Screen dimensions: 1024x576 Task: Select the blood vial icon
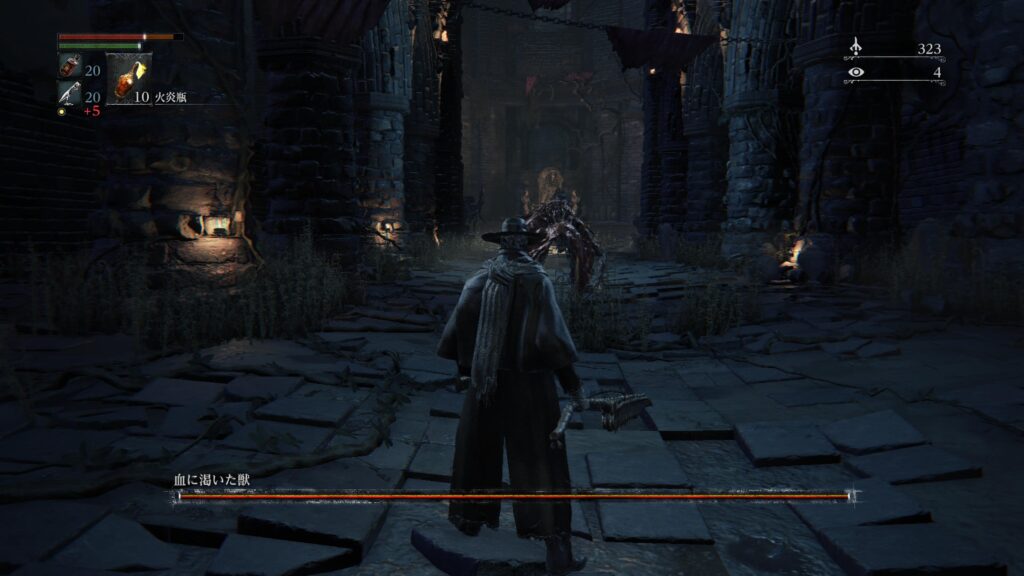pyautogui.click(x=70, y=69)
